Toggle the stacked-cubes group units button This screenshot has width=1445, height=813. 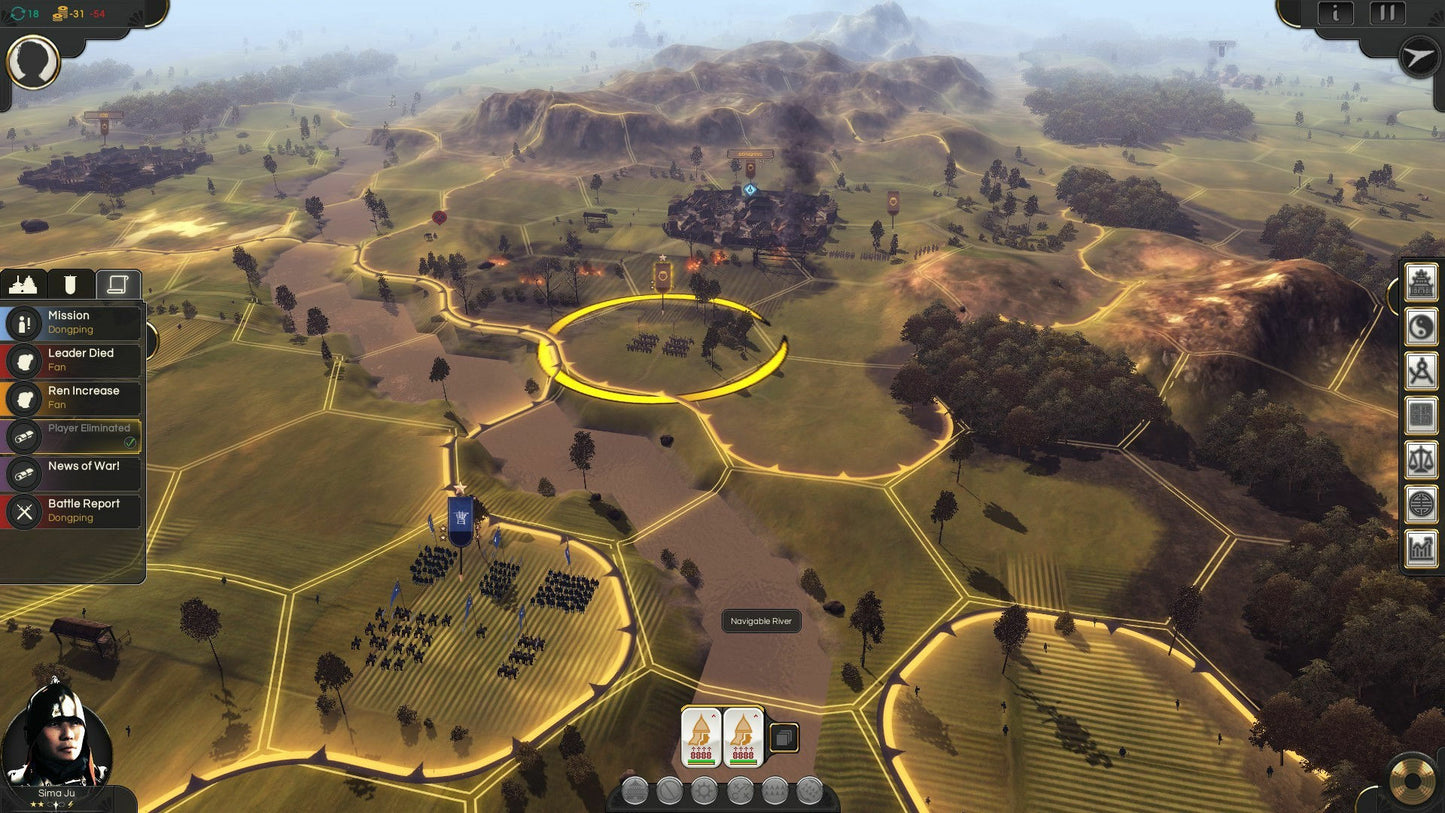[x=784, y=736]
